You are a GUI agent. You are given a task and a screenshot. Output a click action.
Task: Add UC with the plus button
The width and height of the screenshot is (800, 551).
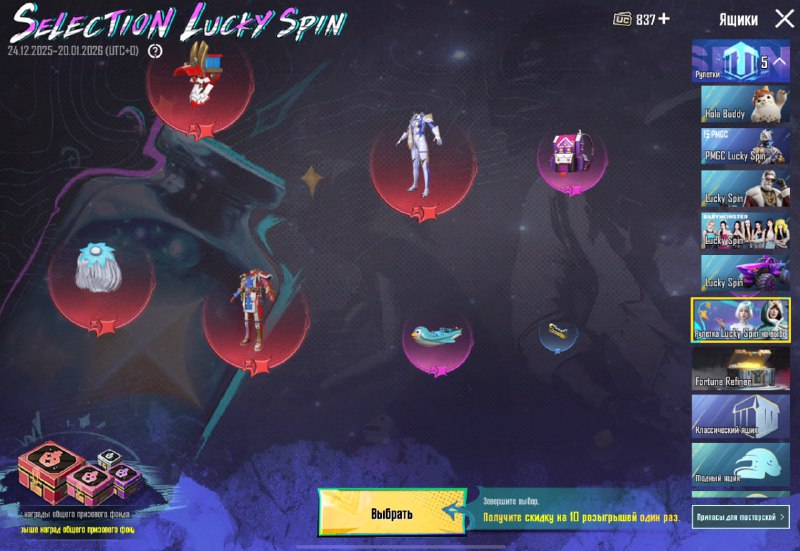[664, 19]
